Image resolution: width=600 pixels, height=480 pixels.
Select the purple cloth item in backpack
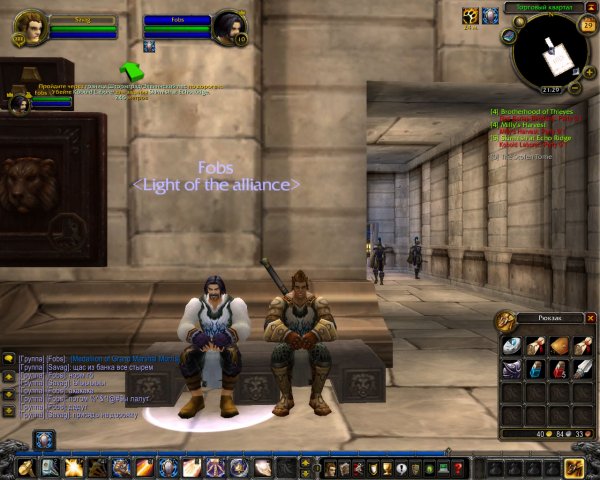click(x=512, y=370)
